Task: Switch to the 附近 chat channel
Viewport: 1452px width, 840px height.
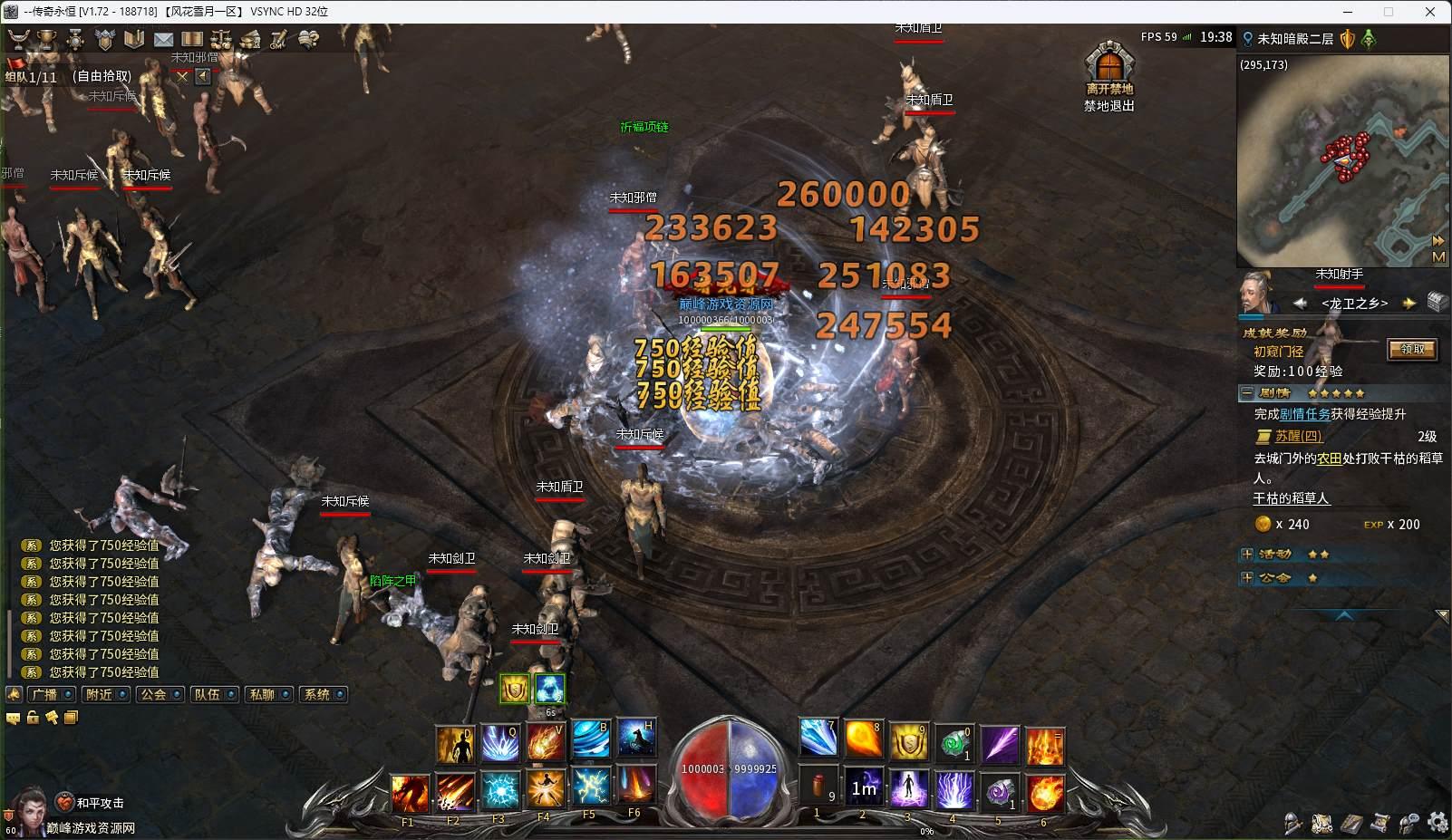Action: click(98, 694)
